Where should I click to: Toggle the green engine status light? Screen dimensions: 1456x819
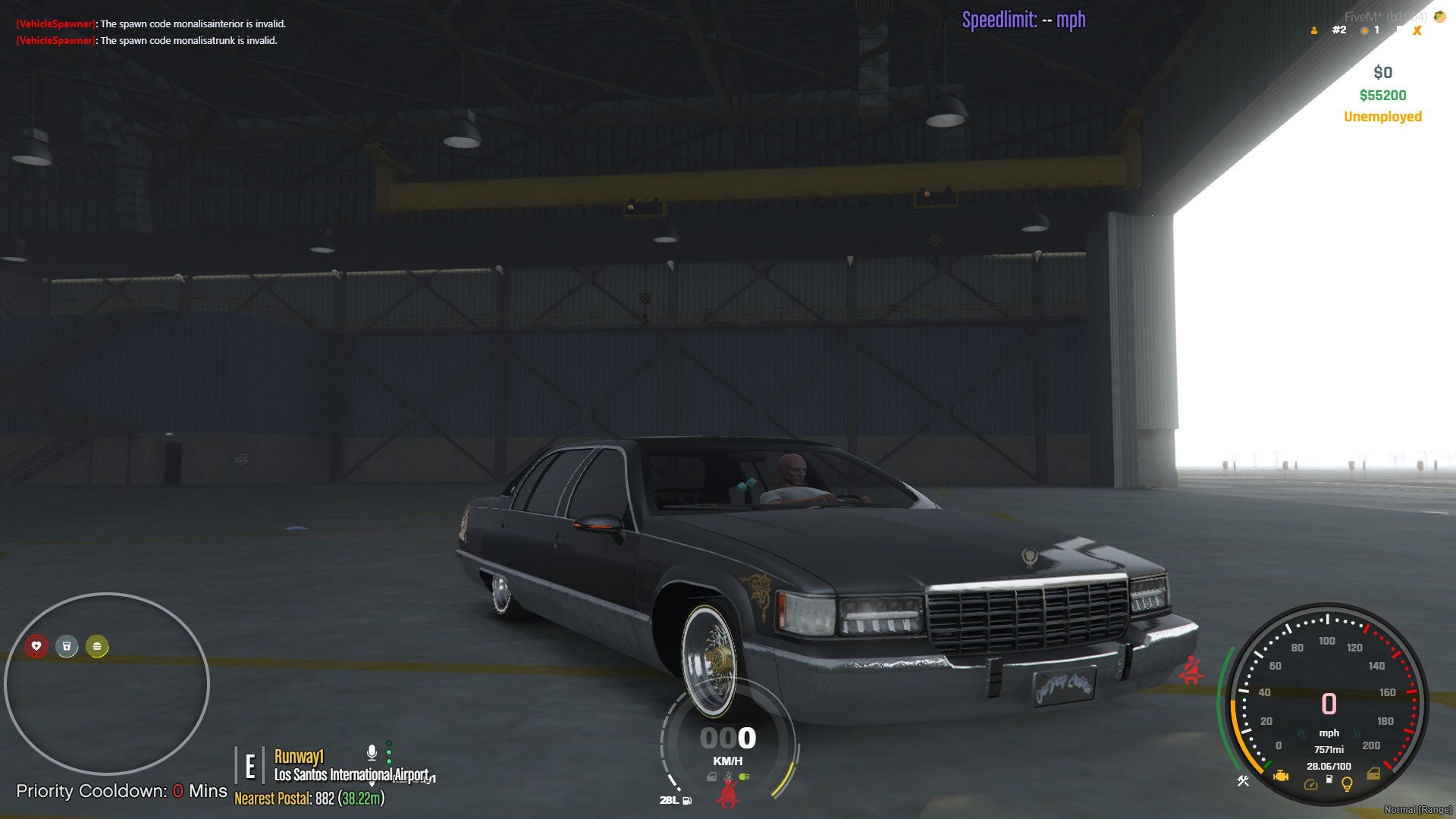tap(744, 777)
